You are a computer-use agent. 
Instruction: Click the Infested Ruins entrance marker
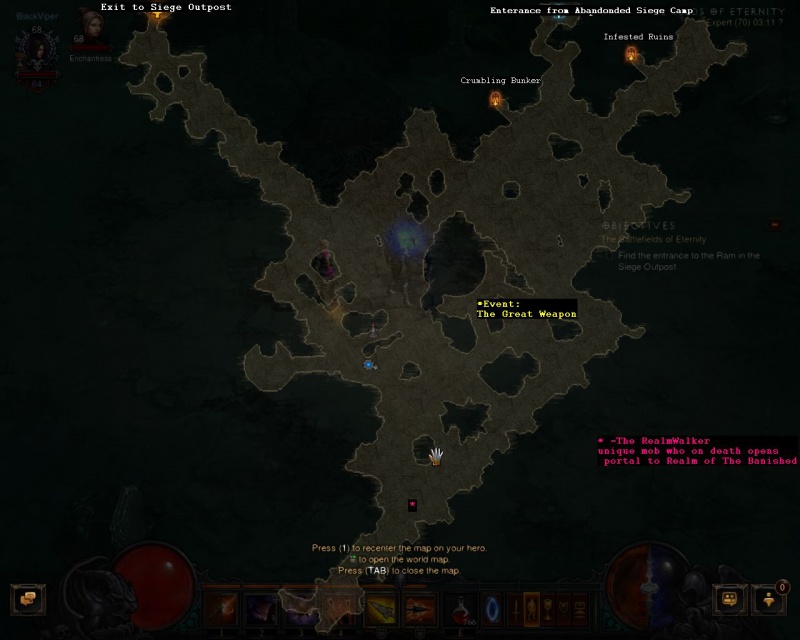pyautogui.click(x=631, y=54)
